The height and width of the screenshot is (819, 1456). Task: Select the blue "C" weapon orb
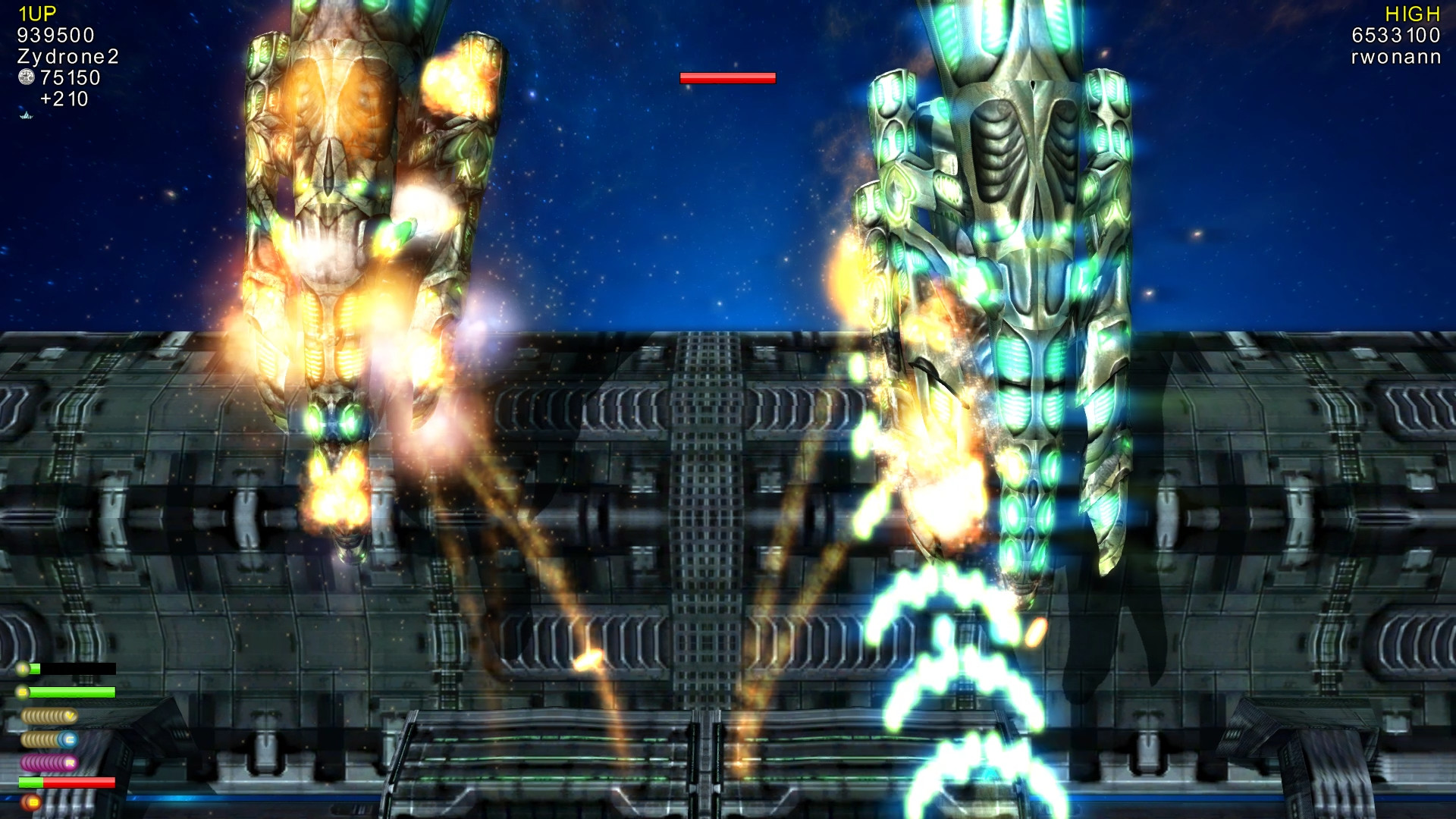pyautogui.click(x=69, y=739)
